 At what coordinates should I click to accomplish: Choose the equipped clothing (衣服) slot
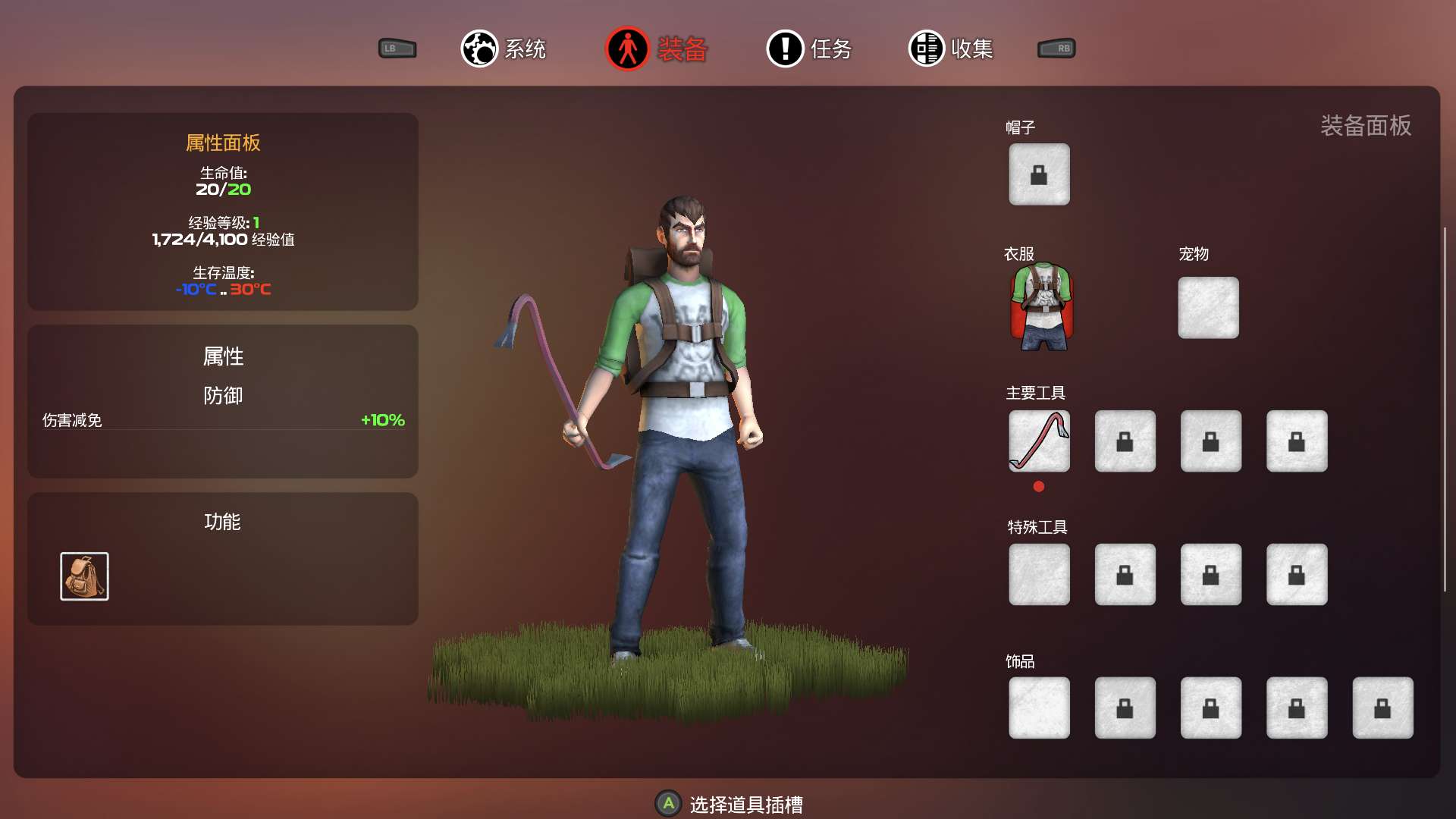(1042, 307)
